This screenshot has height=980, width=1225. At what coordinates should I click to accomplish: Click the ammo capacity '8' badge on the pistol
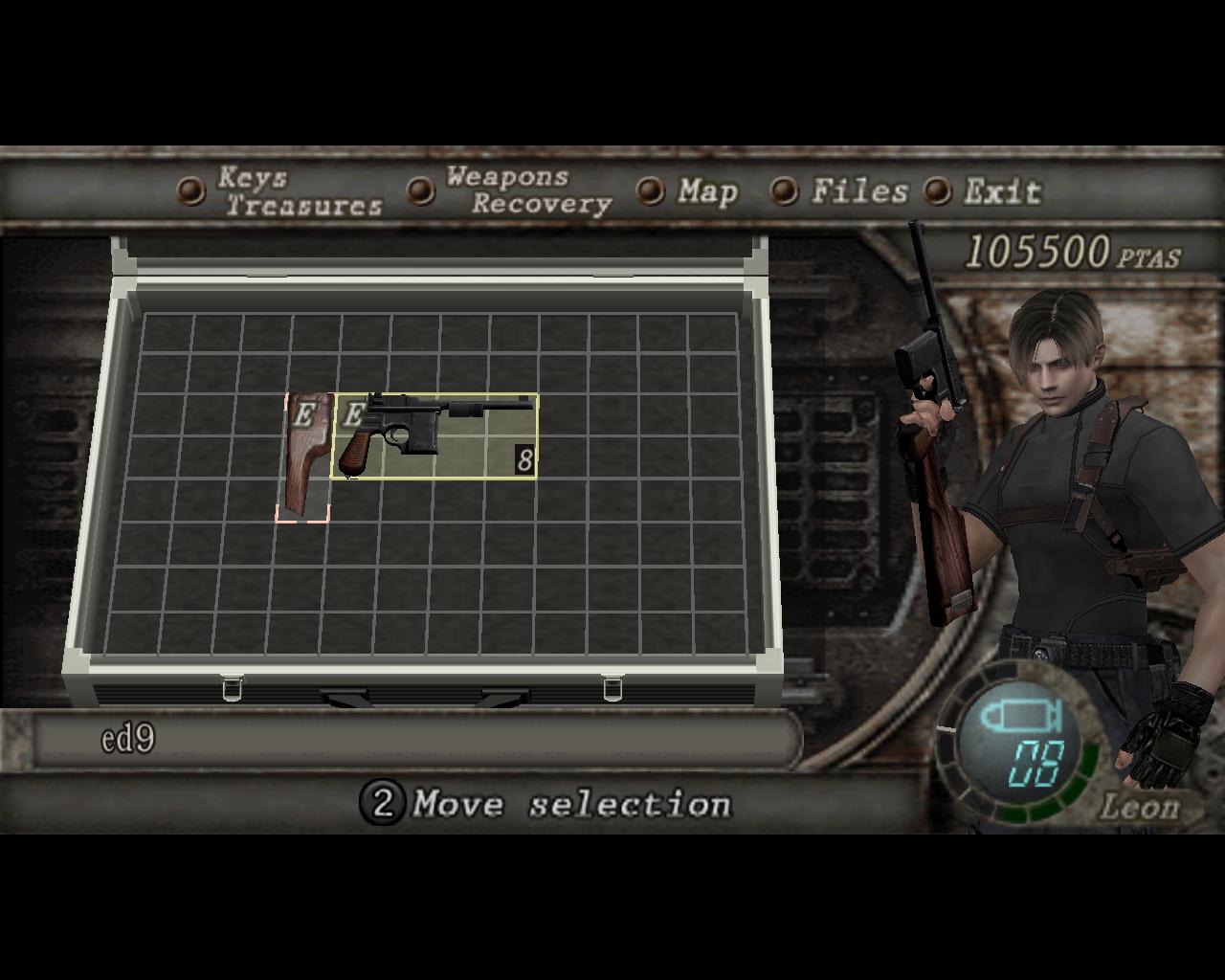point(524,459)
